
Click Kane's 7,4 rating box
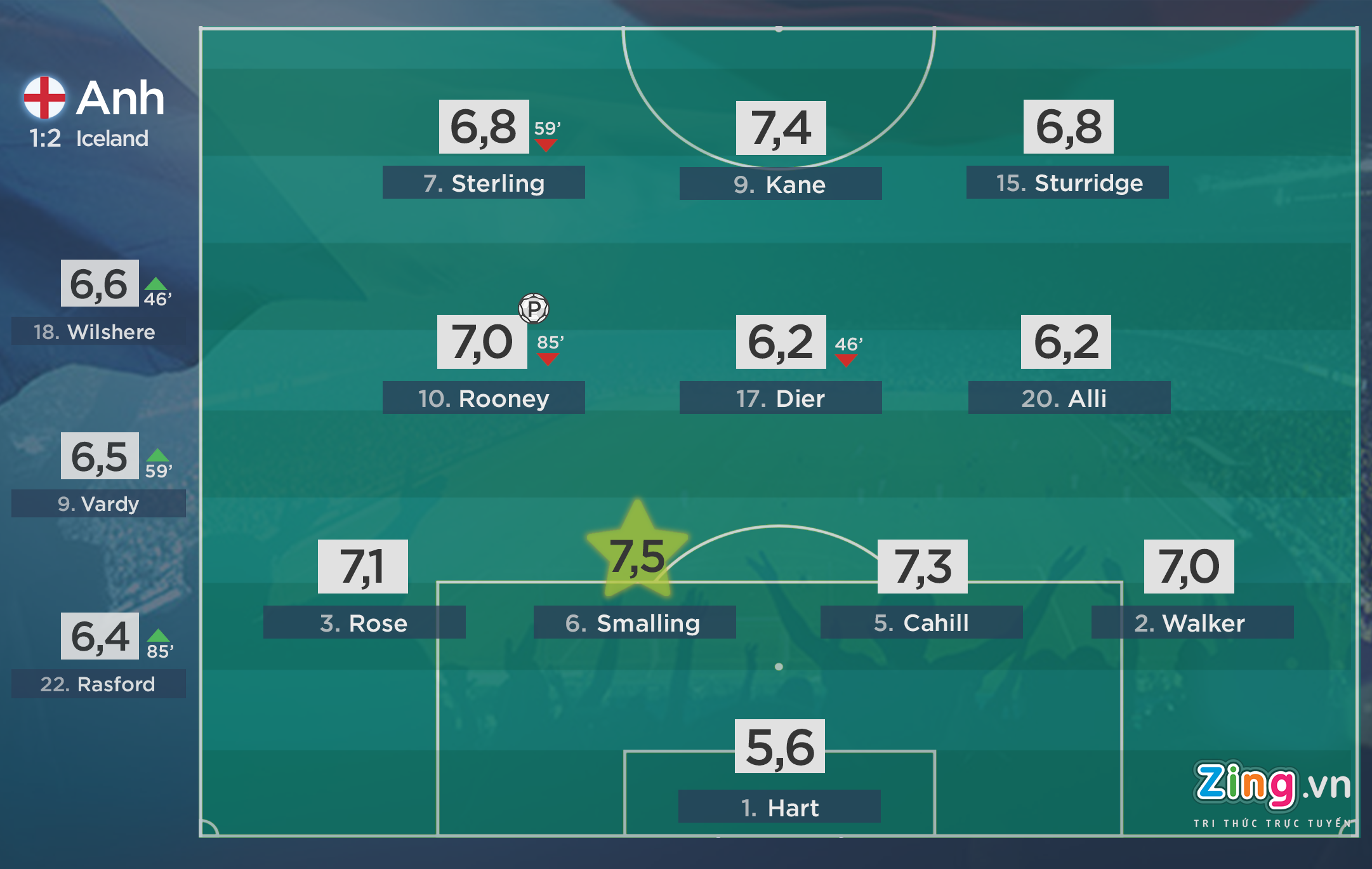pyautogui.click(x=781, y=128)
